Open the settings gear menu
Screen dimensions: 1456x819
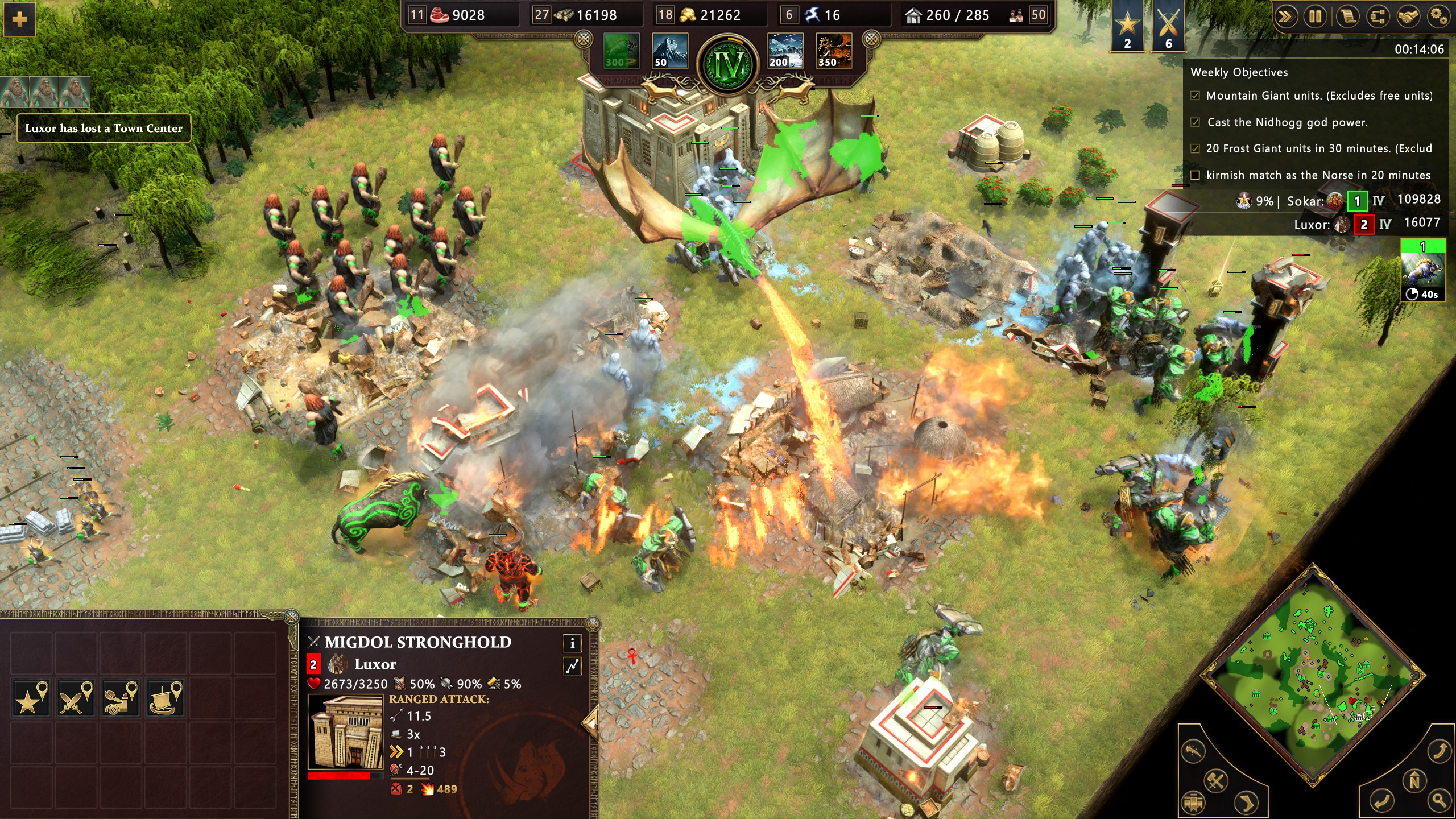pos(1438,16)
